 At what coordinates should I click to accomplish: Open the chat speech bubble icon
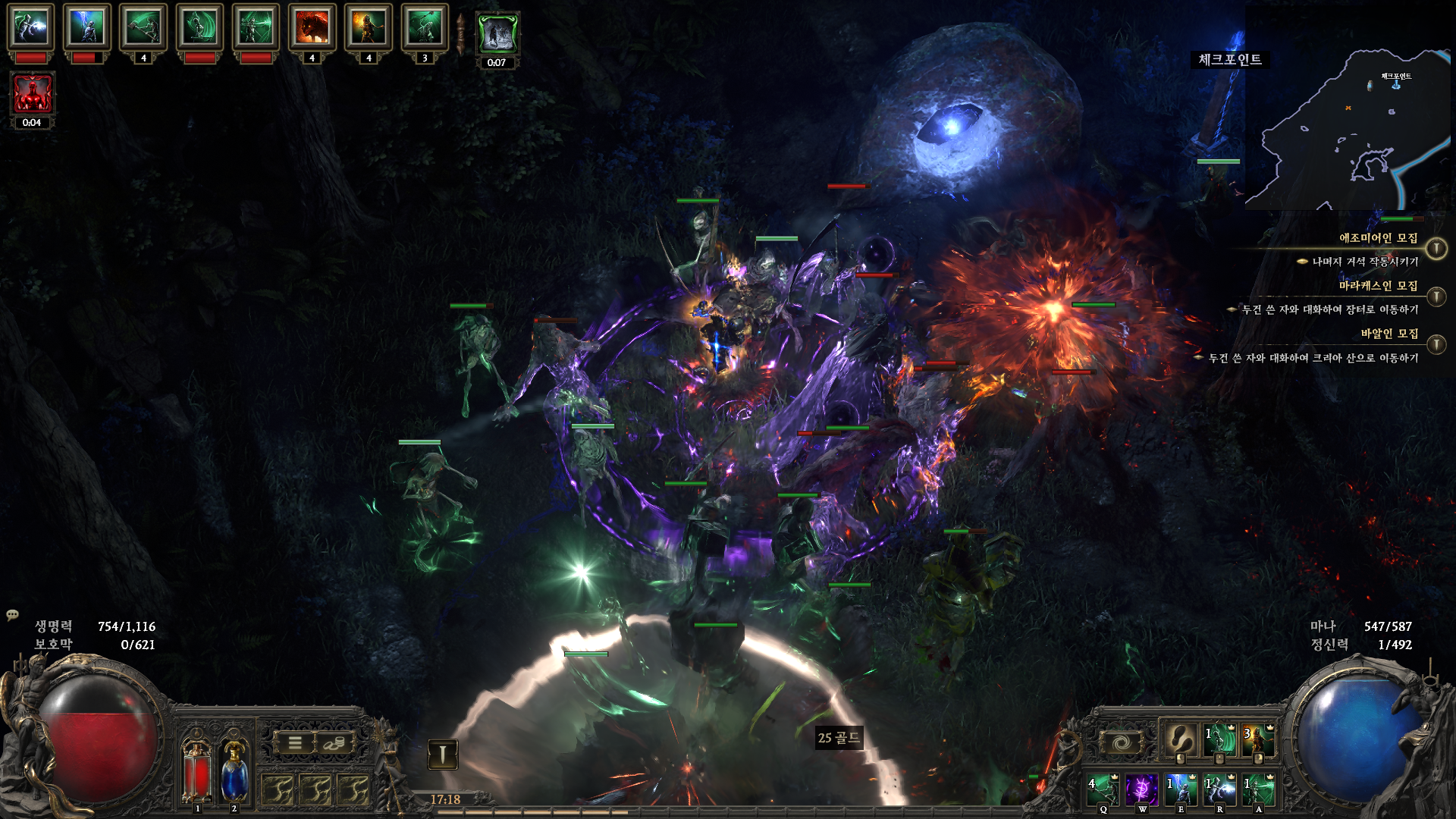point(12,614)
